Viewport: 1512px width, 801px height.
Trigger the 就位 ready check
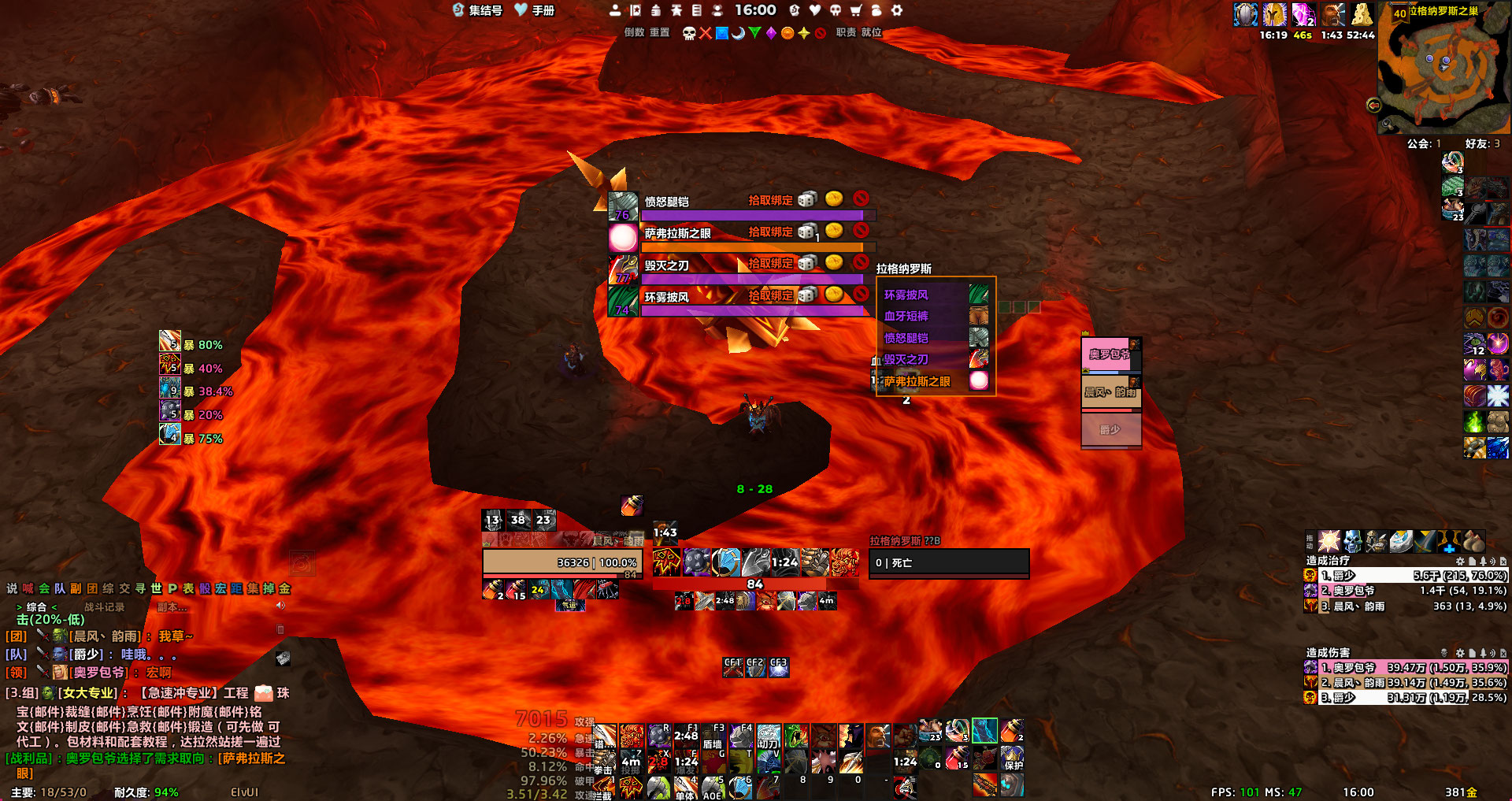pyautogui.click(x=871, y=32)
